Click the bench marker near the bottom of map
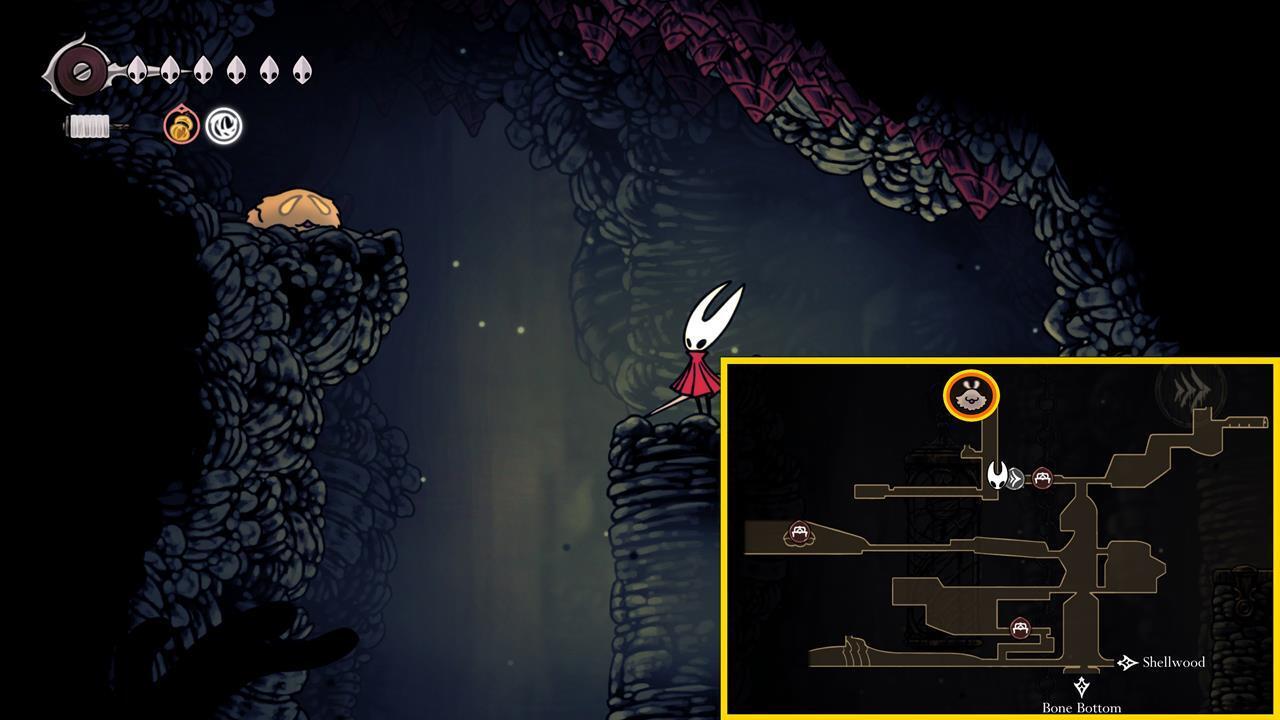The width and height of the screenshot is (1280, 720). [x=1020, y=627]
